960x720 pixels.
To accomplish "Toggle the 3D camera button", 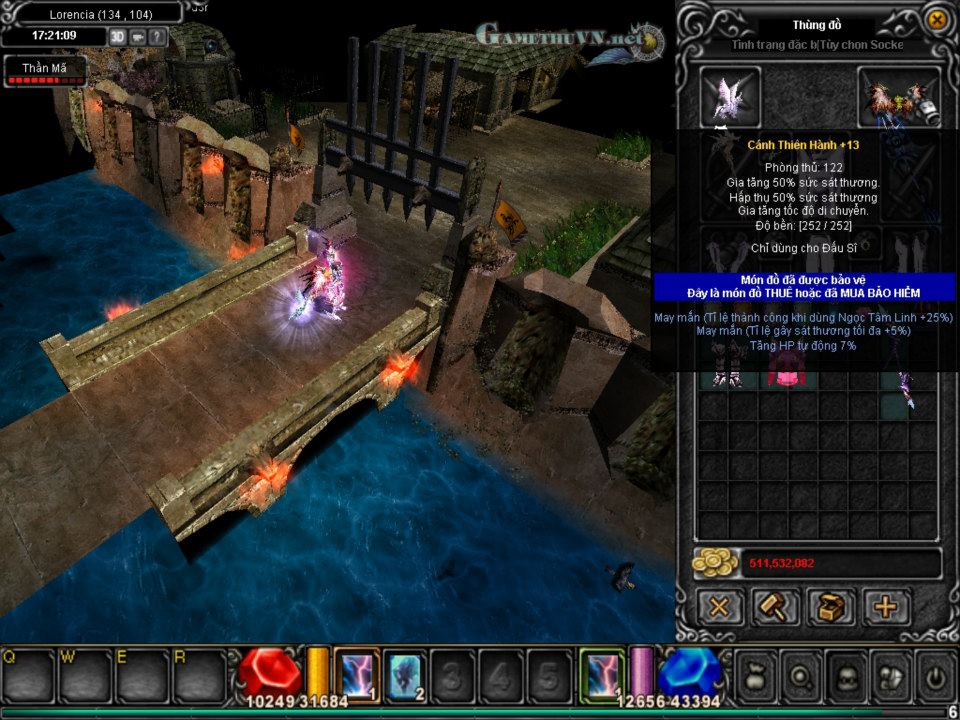I will 117,36.
